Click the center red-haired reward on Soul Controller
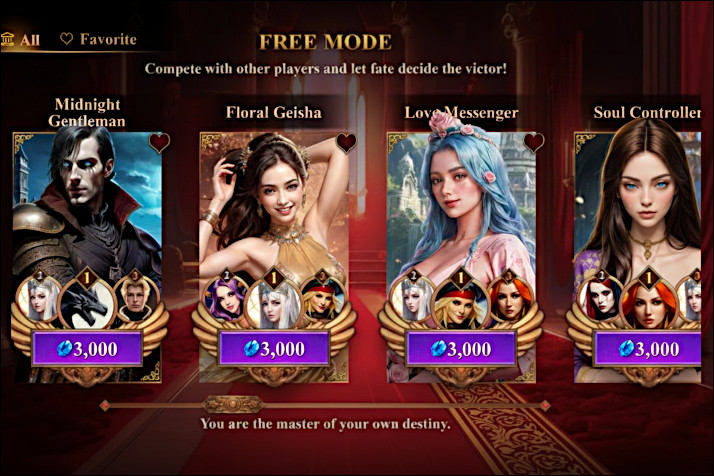This screenshot has height=476, width=714. 647,301
